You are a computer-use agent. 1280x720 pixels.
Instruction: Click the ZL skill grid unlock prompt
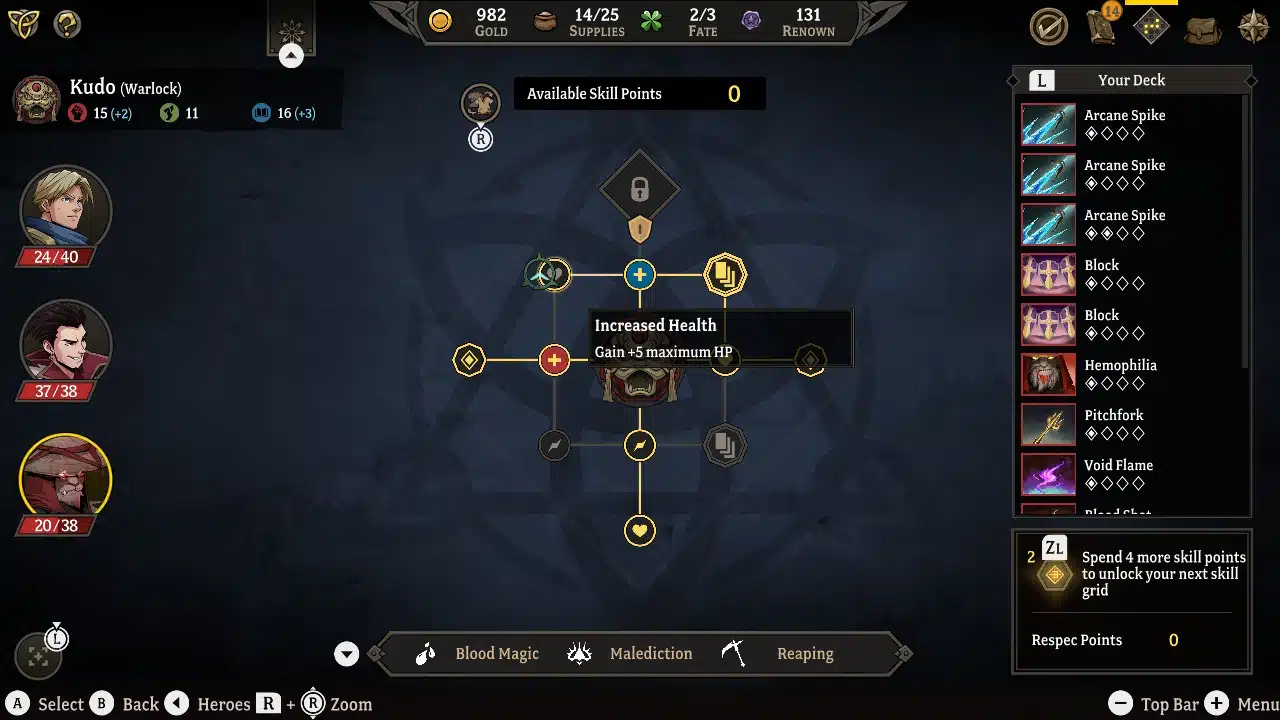pos(1131,573)
